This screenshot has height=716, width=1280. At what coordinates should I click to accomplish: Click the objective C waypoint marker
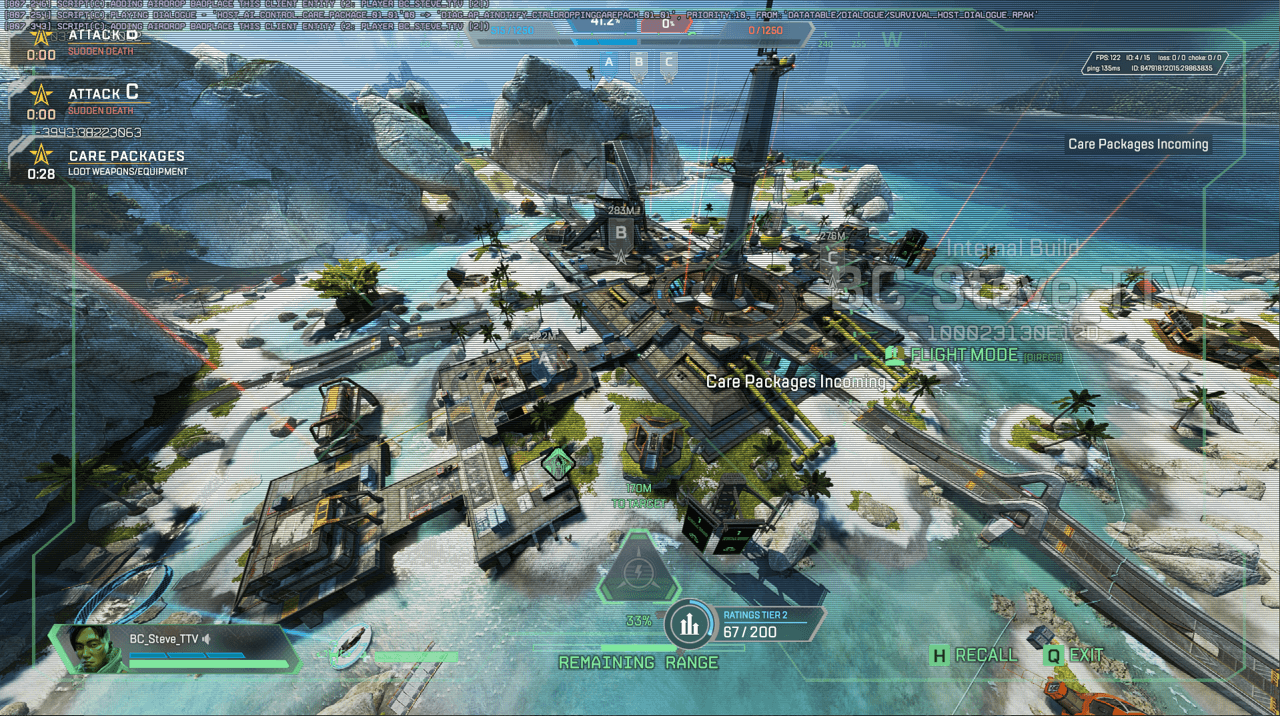point(832,259)
